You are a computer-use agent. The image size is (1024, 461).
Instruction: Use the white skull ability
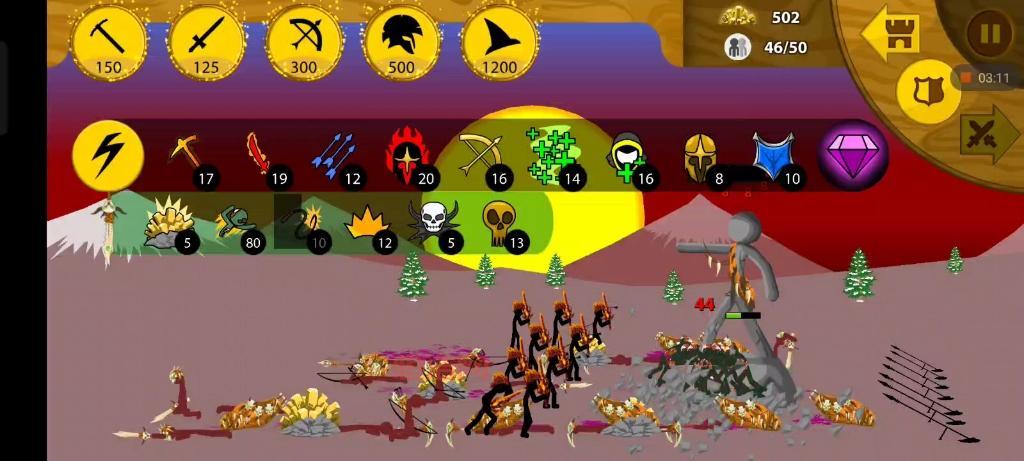(431, 220)
